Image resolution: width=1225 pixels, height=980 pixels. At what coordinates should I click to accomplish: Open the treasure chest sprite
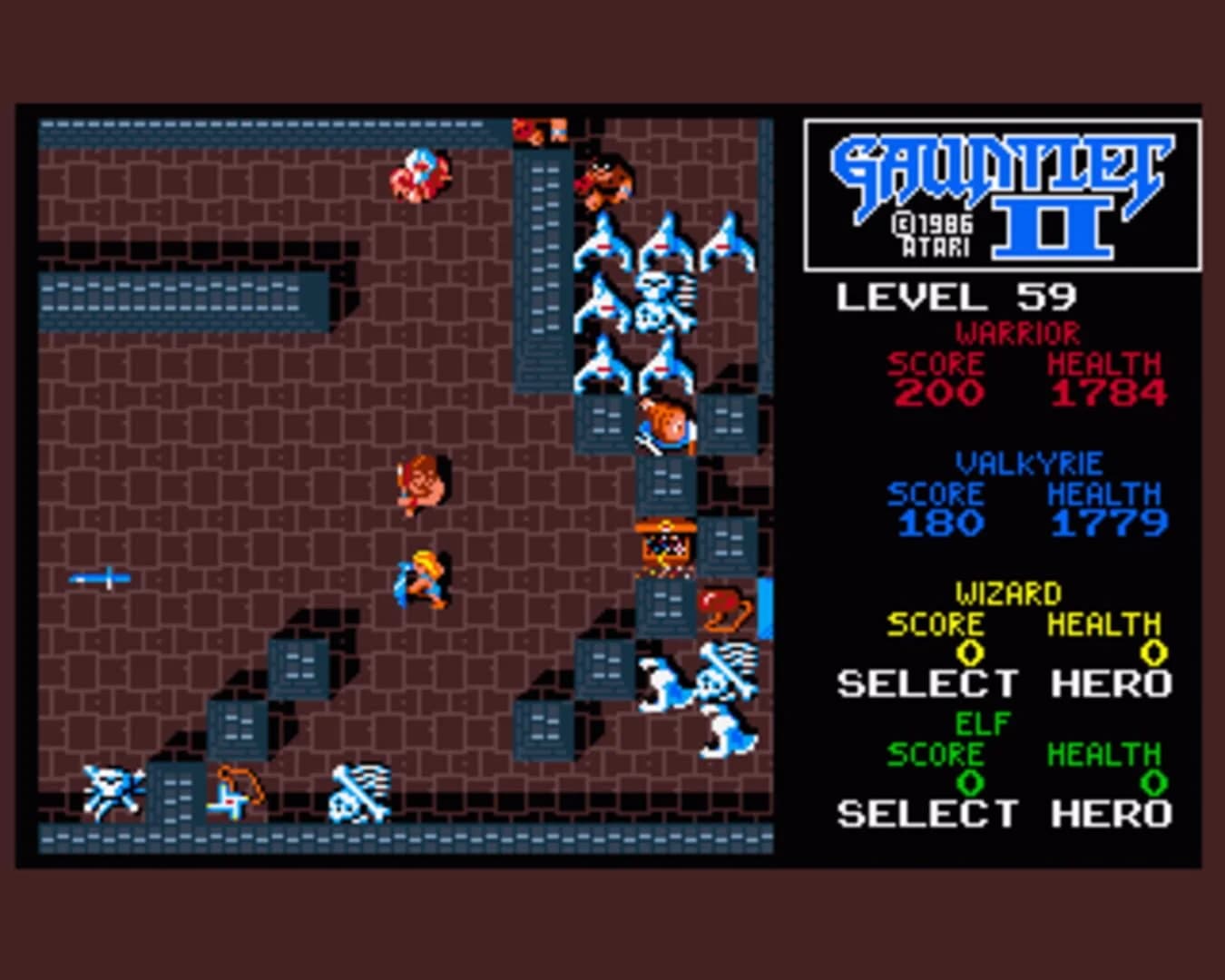pyautogui.click(x=665, y=544)
